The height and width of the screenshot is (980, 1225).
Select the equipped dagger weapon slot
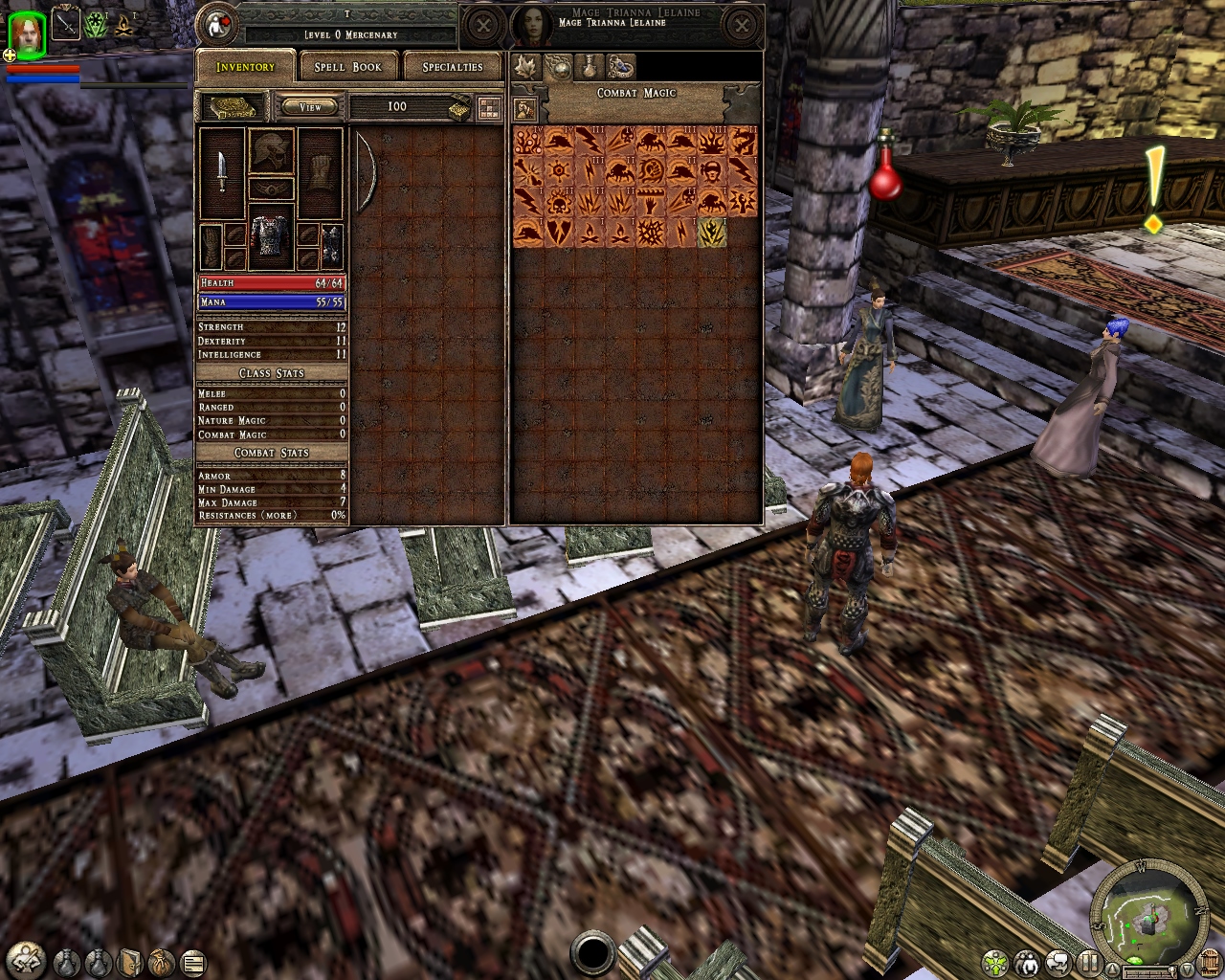pyautogui.click(x=222, y=172)
